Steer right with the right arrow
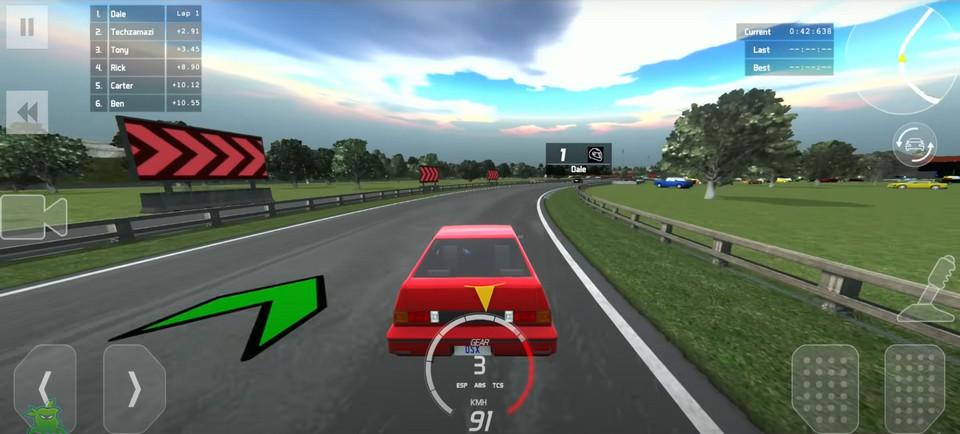Image resolution: width=960 pixels, height=434 pixels. click(134, 388)
